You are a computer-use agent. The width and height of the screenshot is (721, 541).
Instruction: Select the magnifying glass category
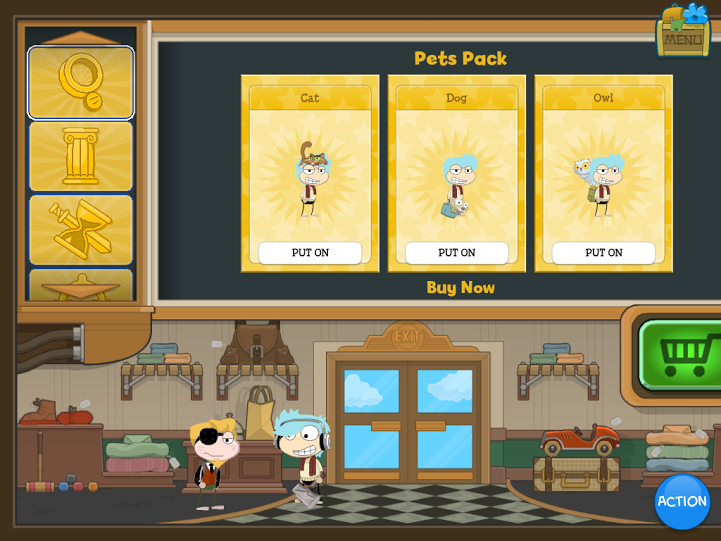coord(80,83)
